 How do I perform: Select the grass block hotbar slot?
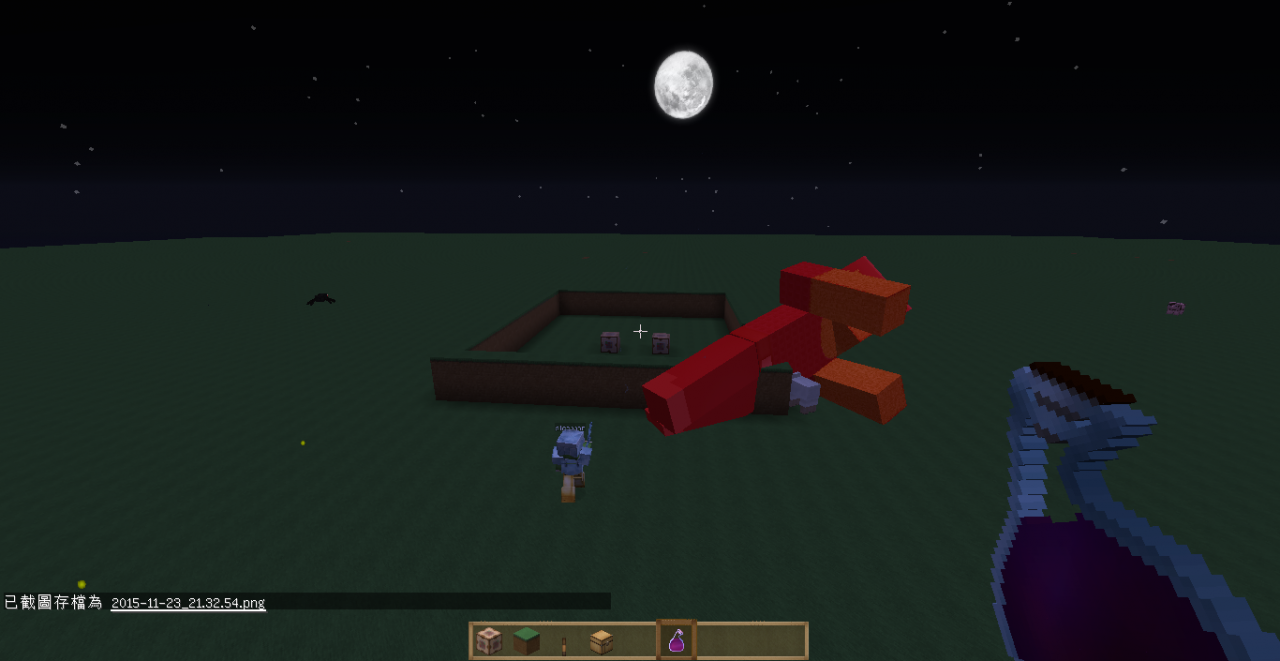[x=526, y=641]
